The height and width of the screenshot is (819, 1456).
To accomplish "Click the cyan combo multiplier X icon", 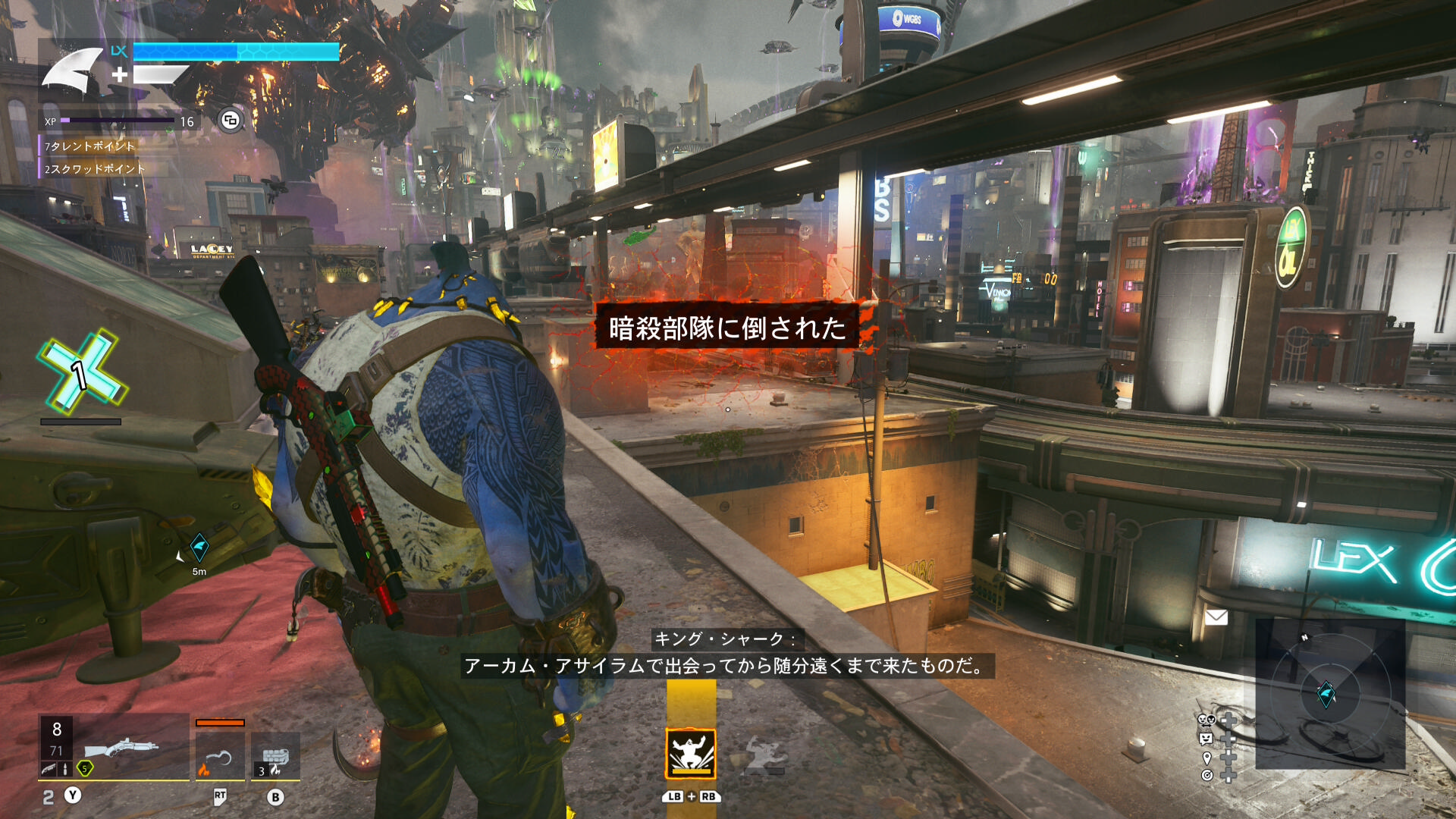I will pos(82,372).
